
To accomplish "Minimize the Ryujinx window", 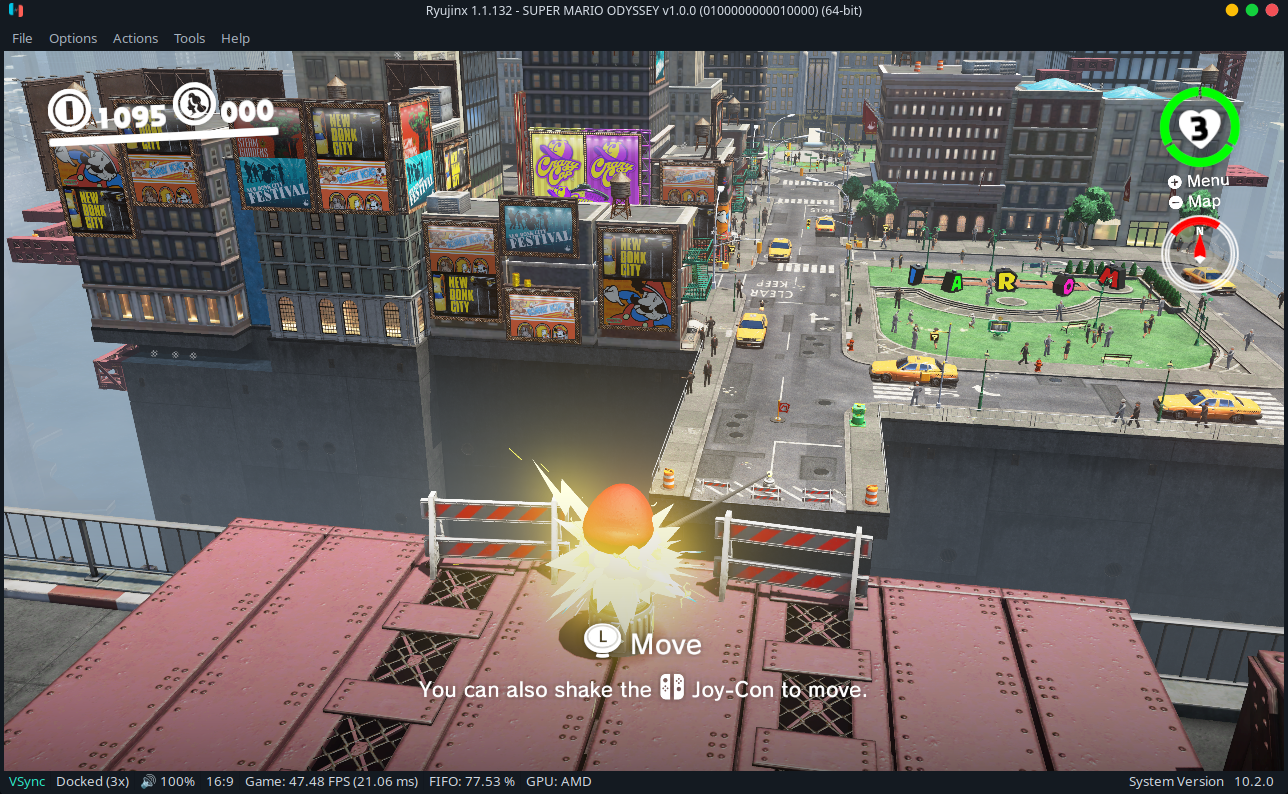I will point(1232,10).
